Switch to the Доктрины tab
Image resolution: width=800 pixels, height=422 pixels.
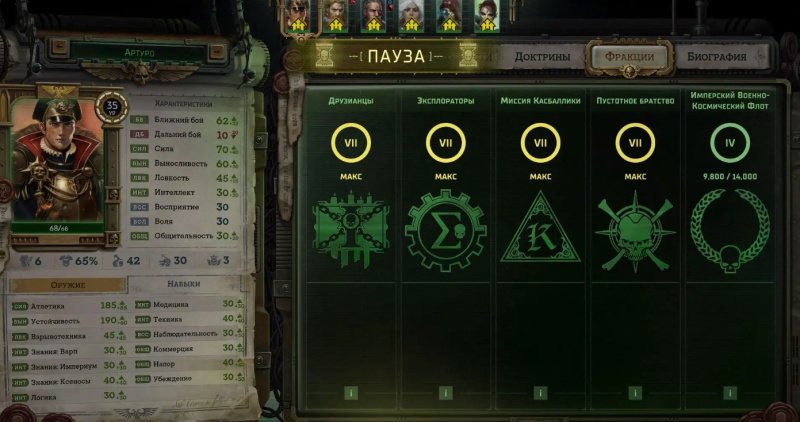542,56
